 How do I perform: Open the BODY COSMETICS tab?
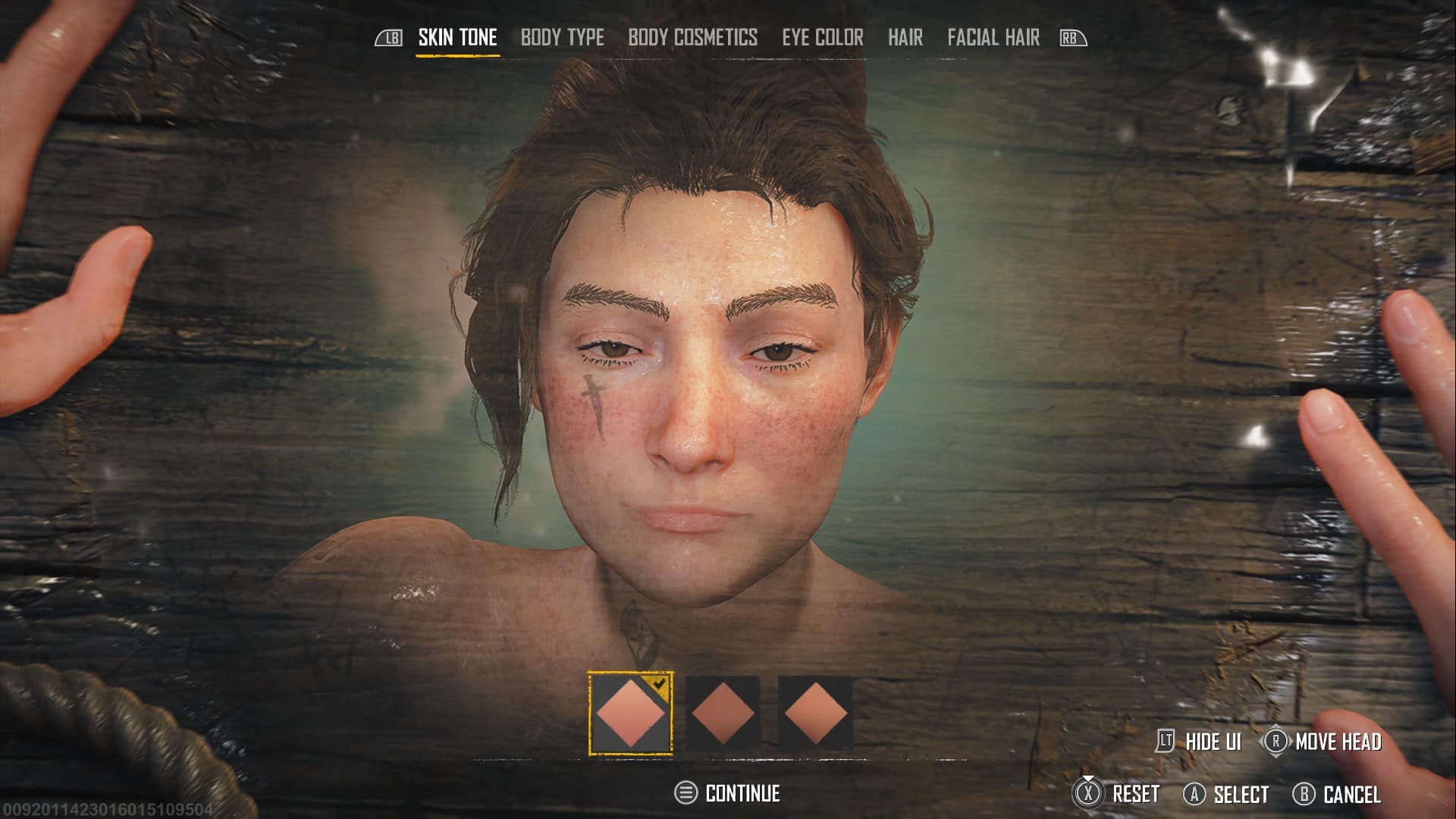(692, 38)
